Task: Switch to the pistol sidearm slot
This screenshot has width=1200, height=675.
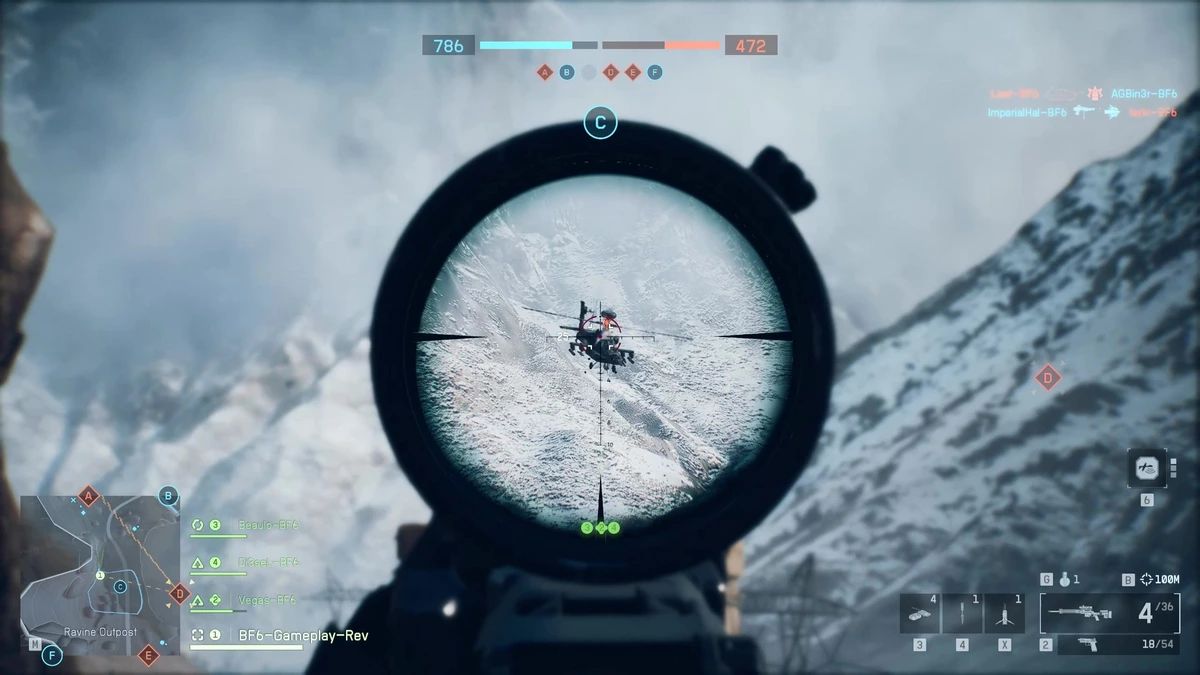Action: [1095, 646]
